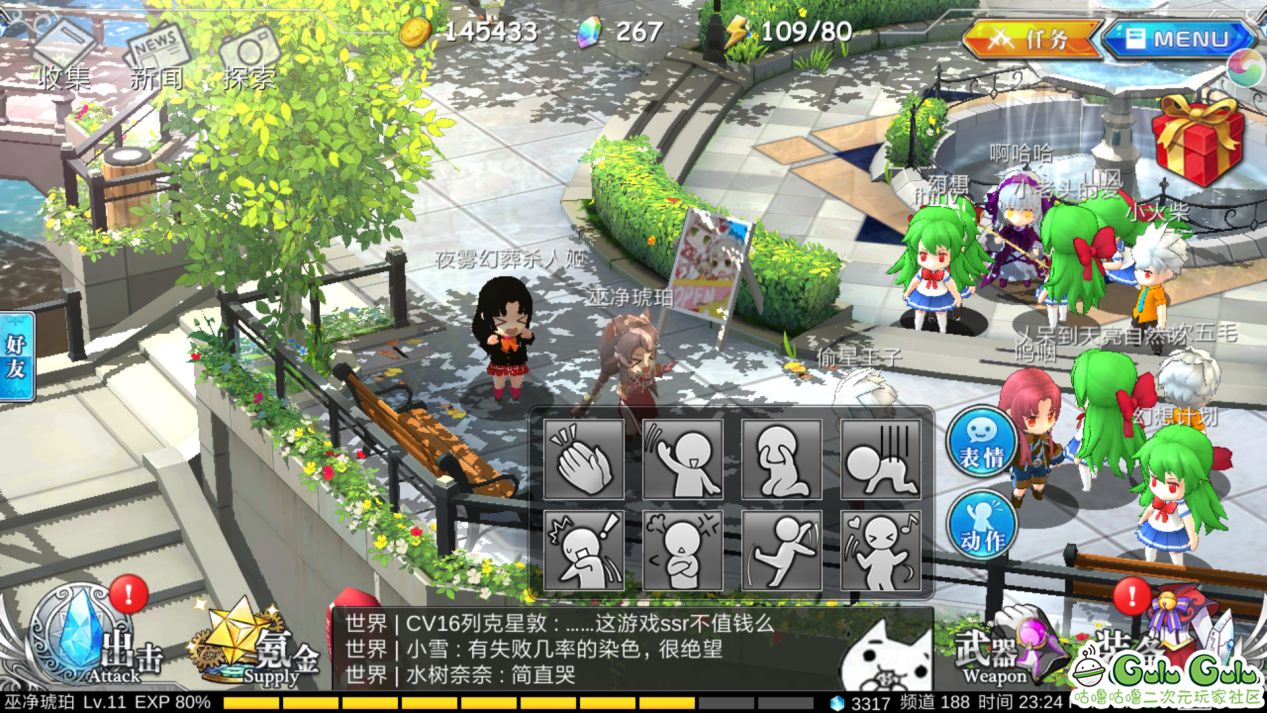Open the 好友 friends tab
This screenshot has width=1267, height=713.
pos(17,357)
